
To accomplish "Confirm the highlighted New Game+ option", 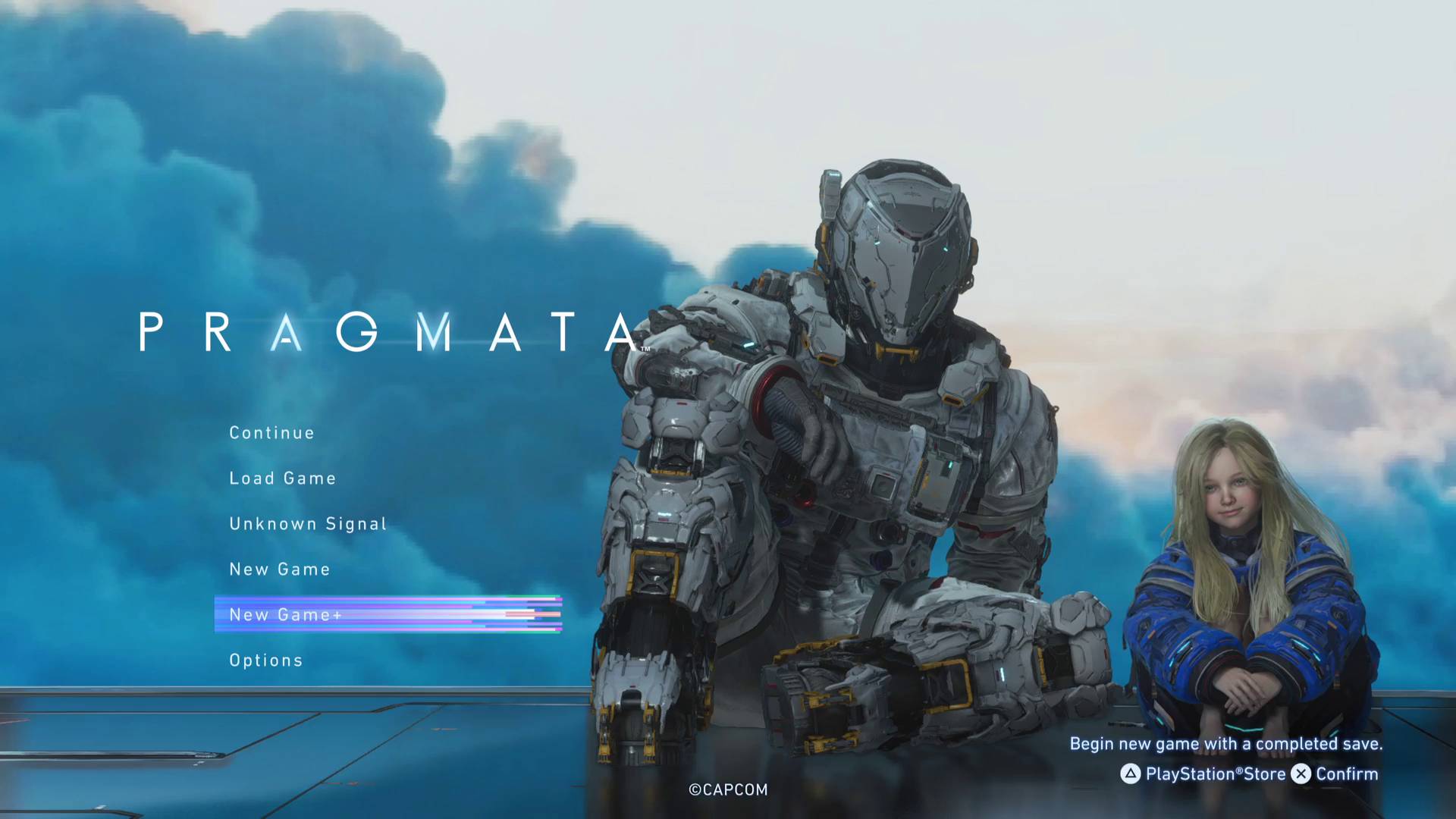I will click(284, 614).
